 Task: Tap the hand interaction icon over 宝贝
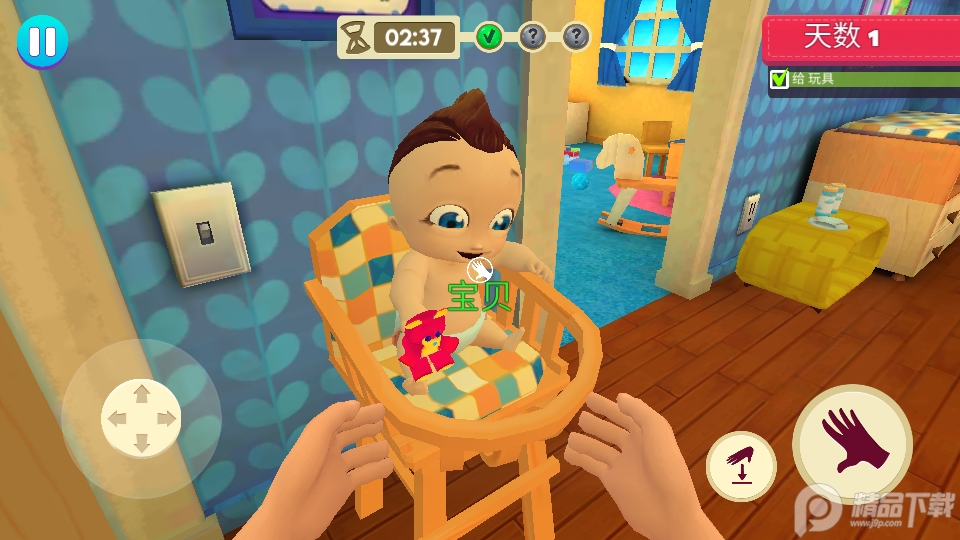point(480,270)
